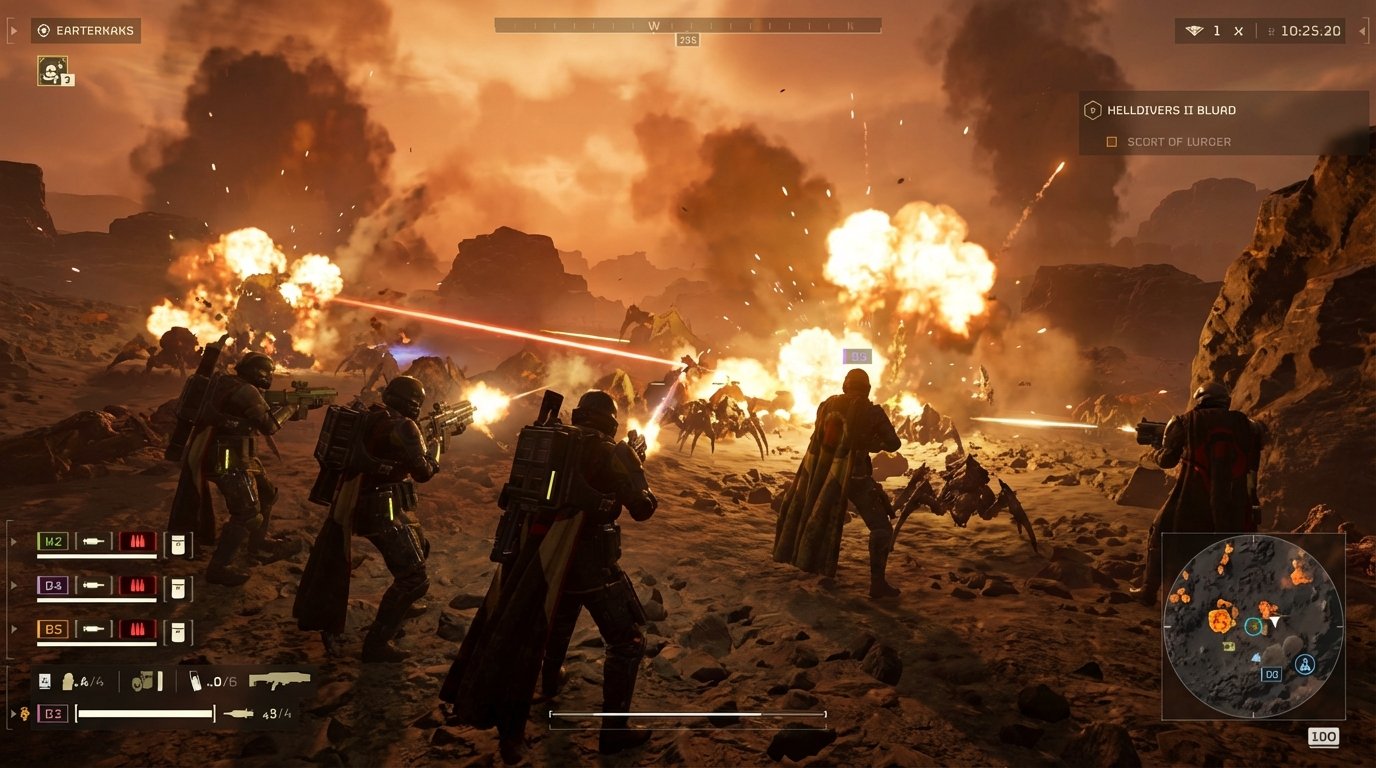
Task: Select the syringe stim icon beside M2
Action: tap(94, 542)
